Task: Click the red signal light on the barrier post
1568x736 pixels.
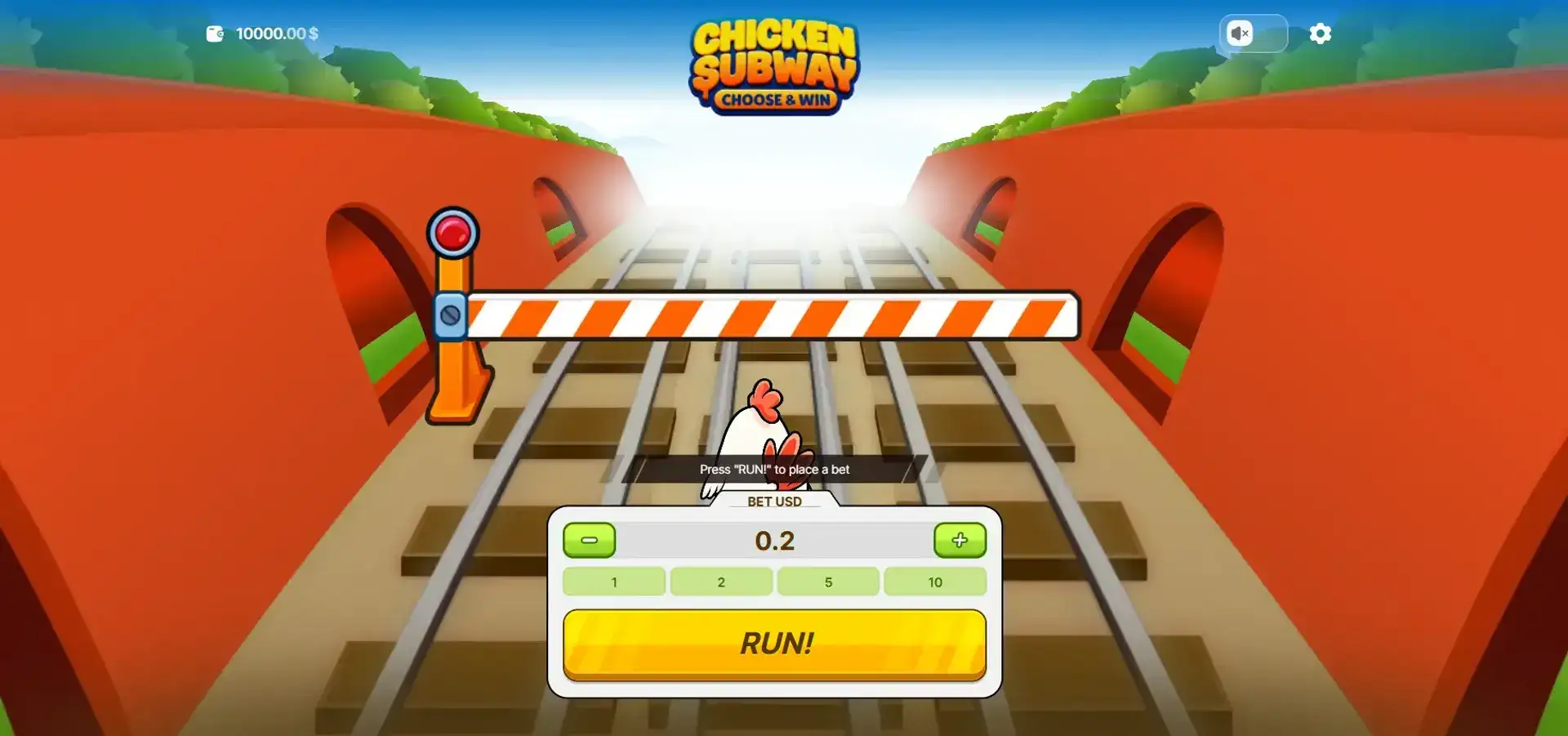Action: coord(455,232)
